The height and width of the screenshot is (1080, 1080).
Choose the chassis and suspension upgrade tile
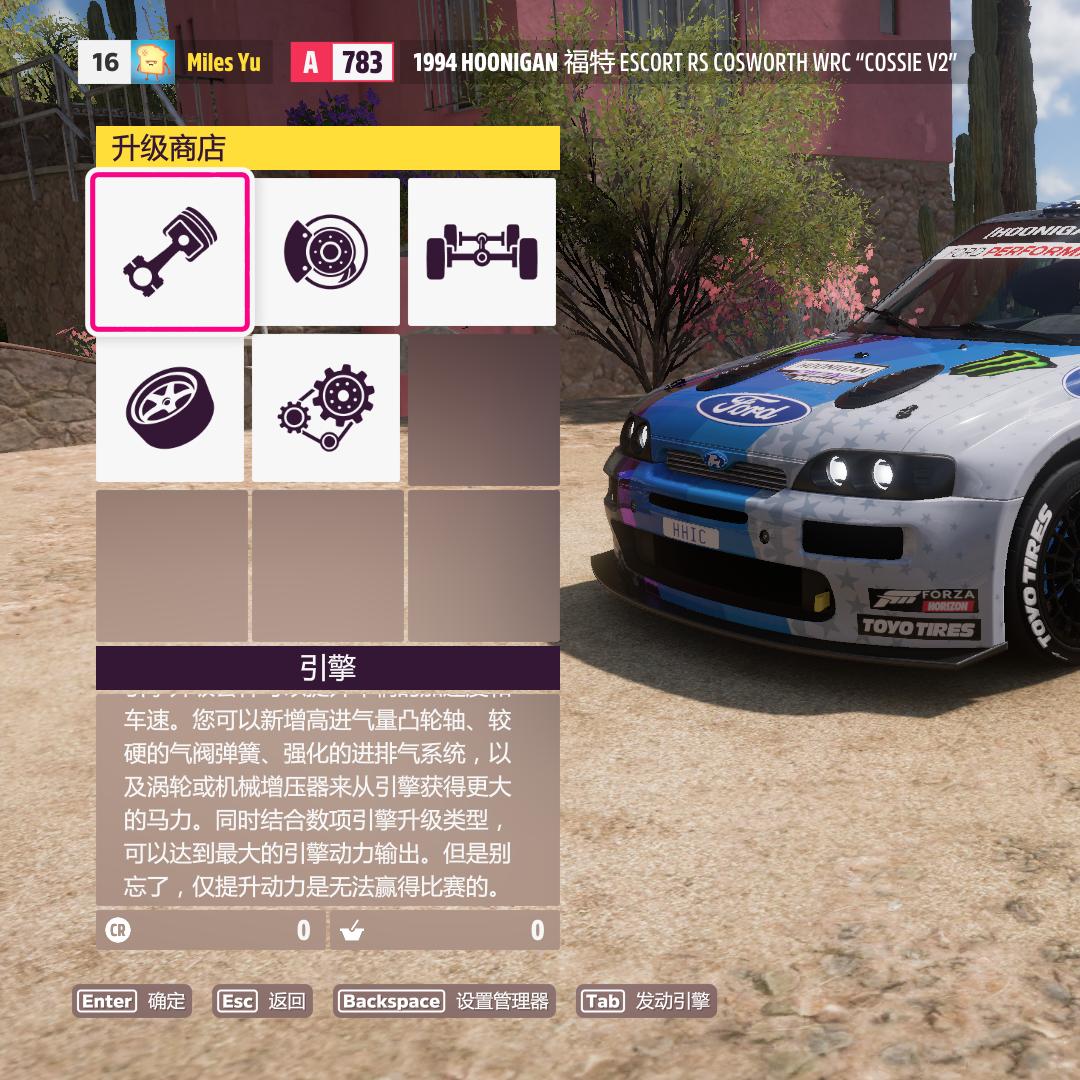(482, 252)
